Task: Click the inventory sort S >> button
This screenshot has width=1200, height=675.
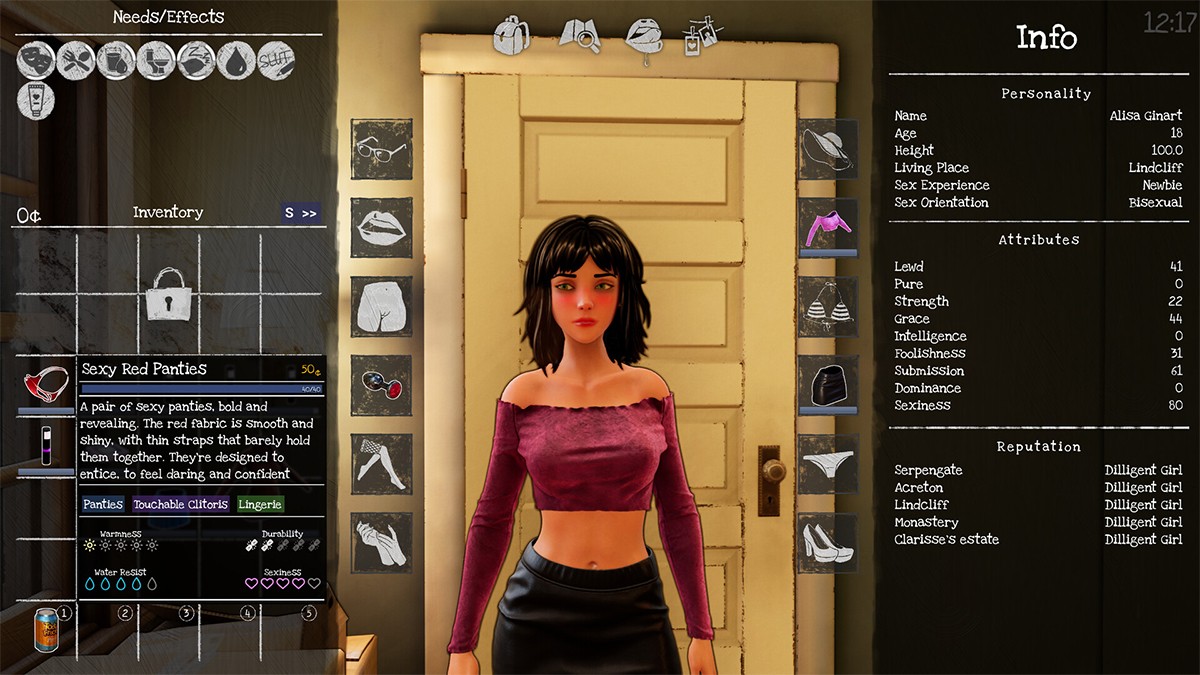Action: point(301,213)
